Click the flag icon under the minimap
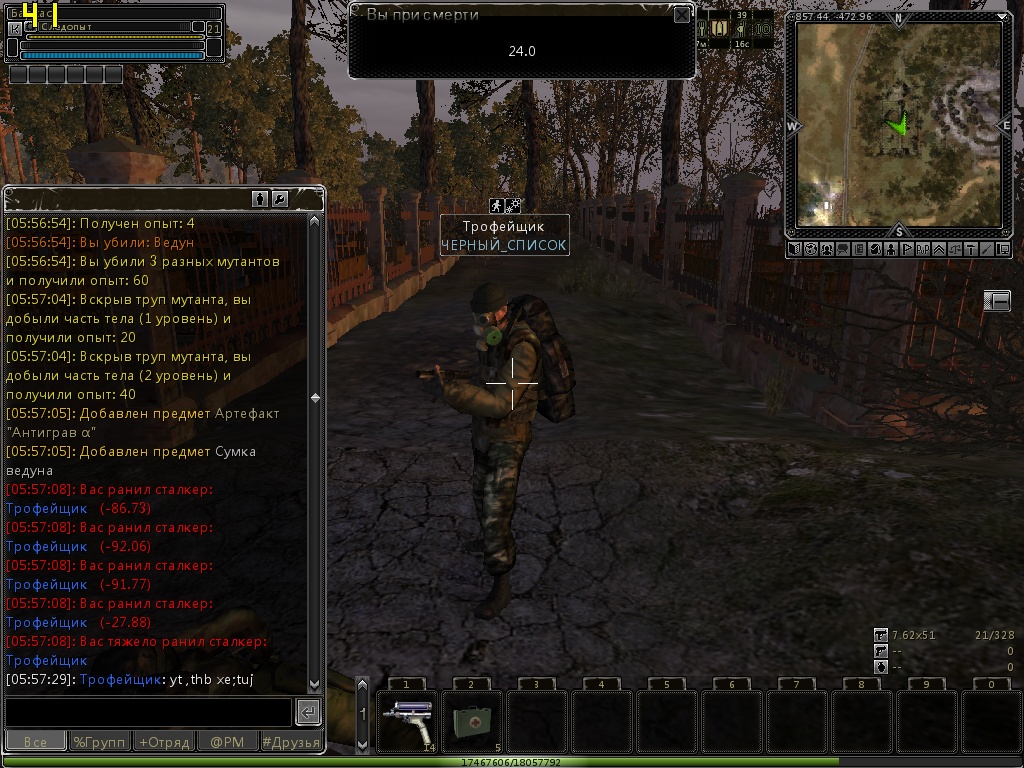This screenshot has height=768, width=1024. click(908, 249)
